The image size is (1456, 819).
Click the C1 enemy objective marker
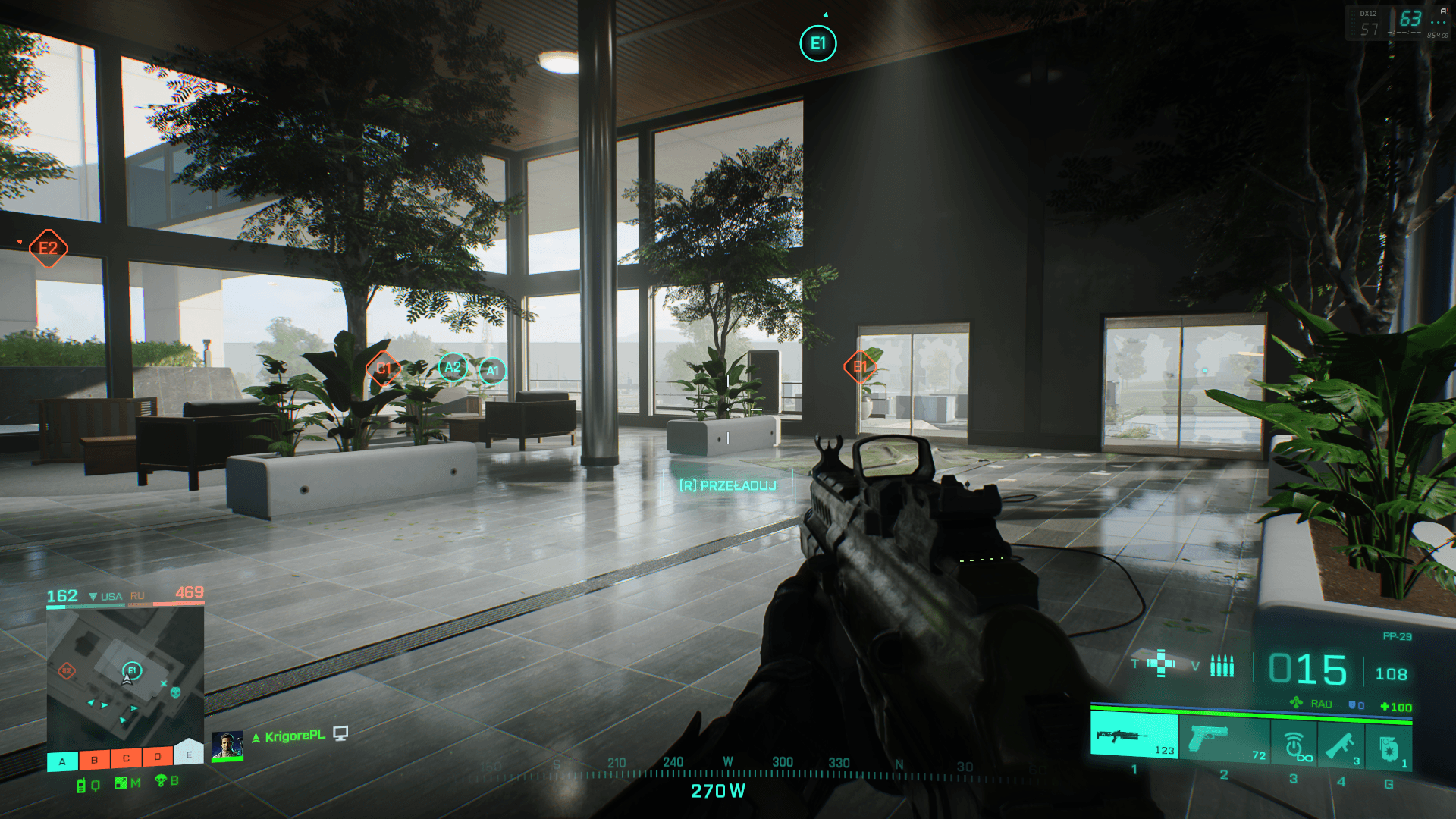point(384,369)
